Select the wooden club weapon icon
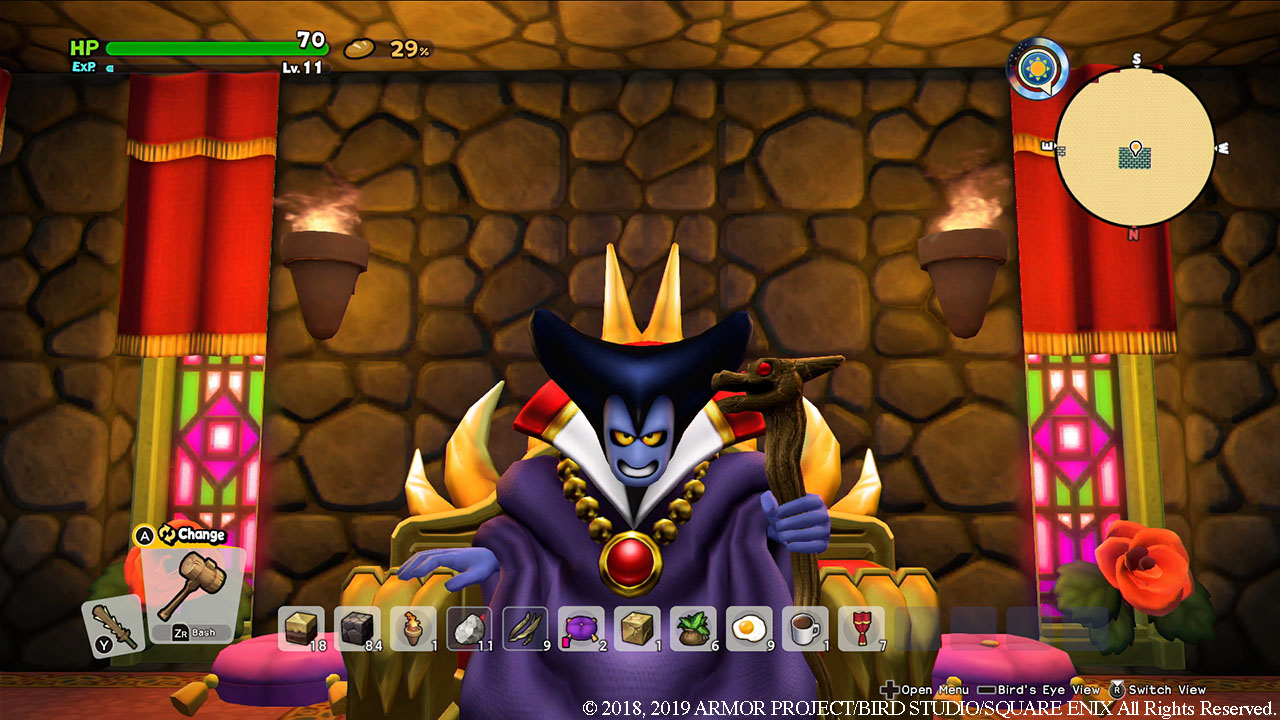Image resolution: width=1280 pixels, height=720 pixels. [x=110, y=623]
